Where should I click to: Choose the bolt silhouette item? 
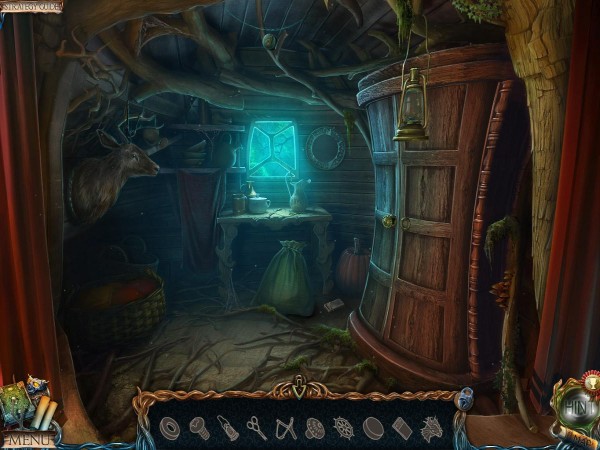click(x=199, y=428)
